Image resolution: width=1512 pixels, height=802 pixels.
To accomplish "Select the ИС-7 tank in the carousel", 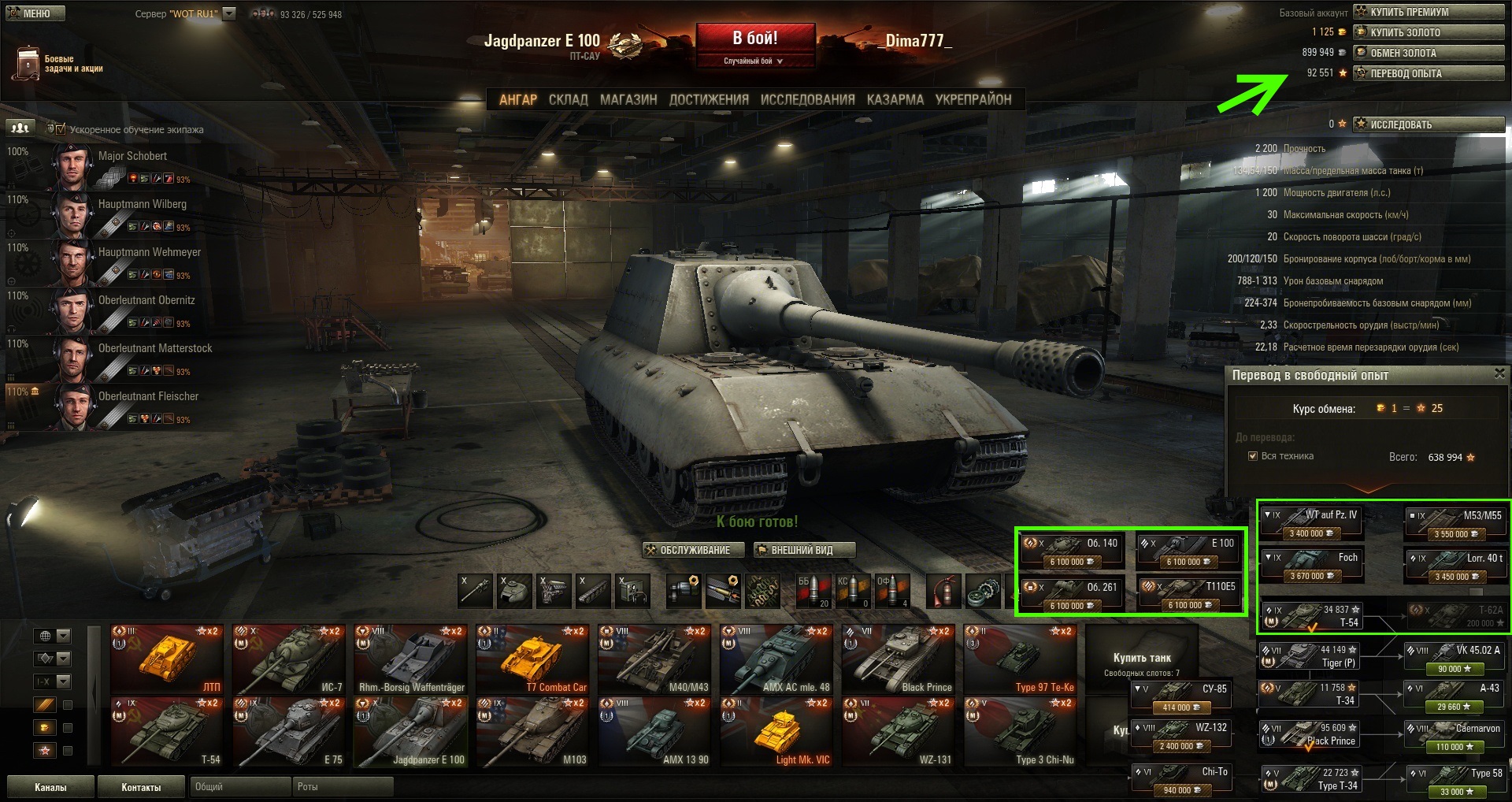I will pos(289,659).
